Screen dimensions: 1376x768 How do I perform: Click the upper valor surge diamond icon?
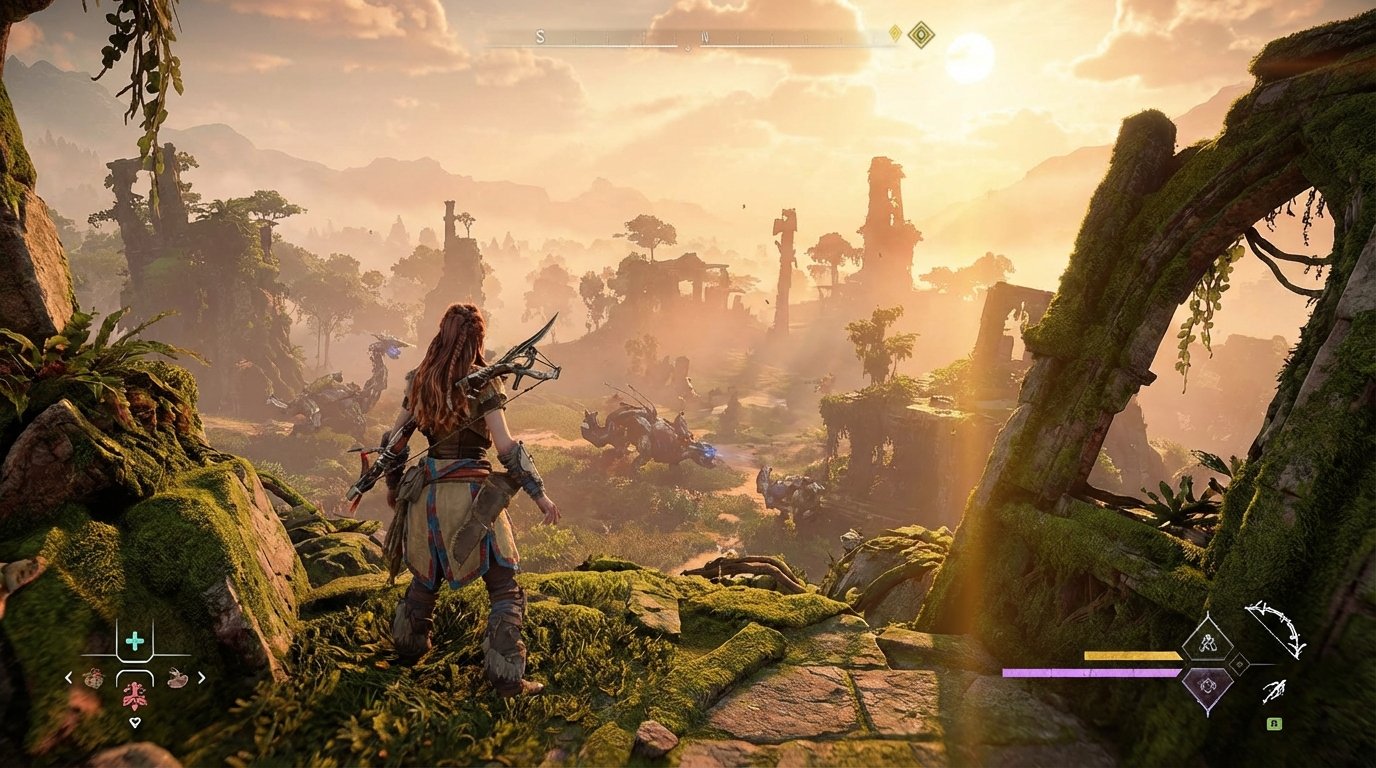[1207, 643]
